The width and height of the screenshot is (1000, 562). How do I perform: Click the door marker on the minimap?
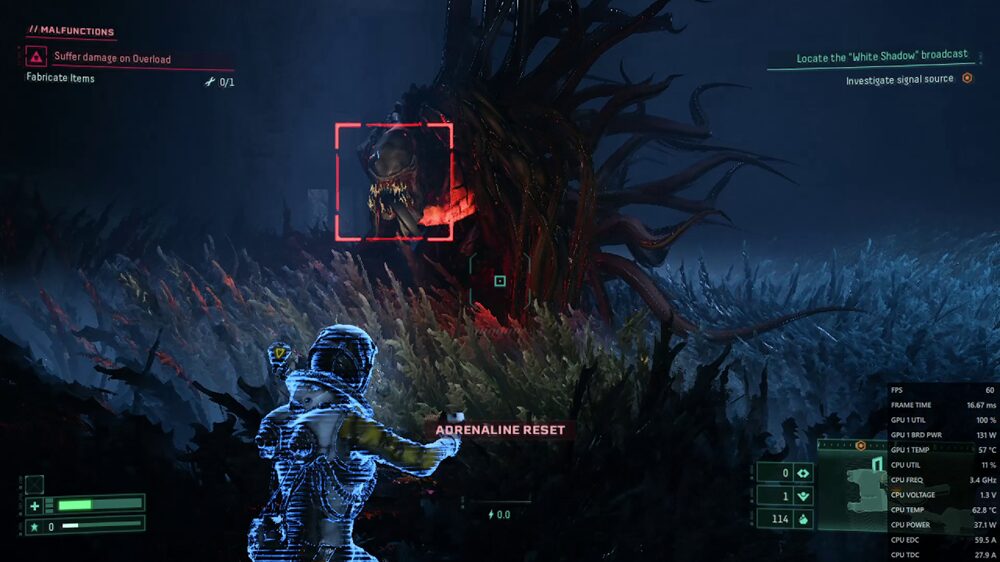tap(877, 466)
